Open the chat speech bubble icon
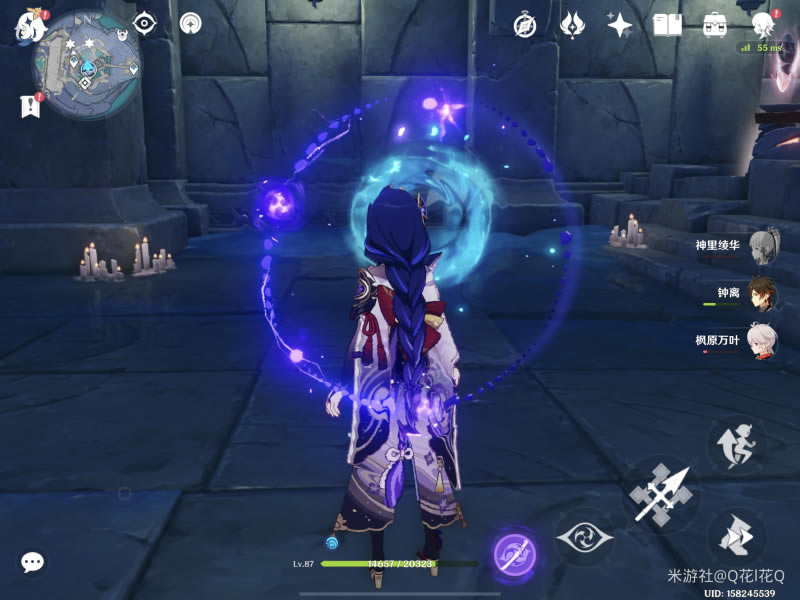The width and height of the screenshot is (800, 600). (32, 562)
